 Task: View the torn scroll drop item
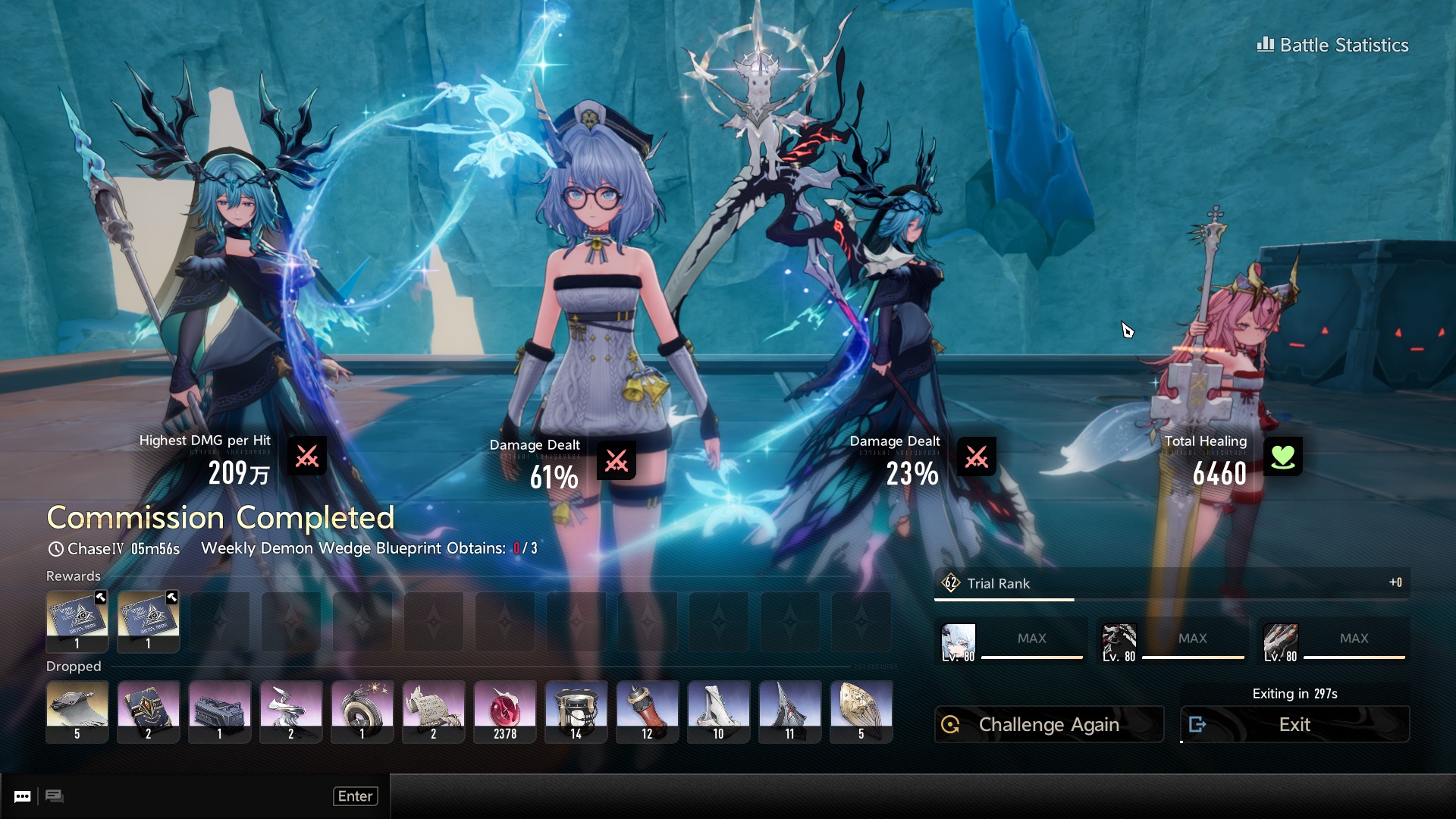point(434,711)
